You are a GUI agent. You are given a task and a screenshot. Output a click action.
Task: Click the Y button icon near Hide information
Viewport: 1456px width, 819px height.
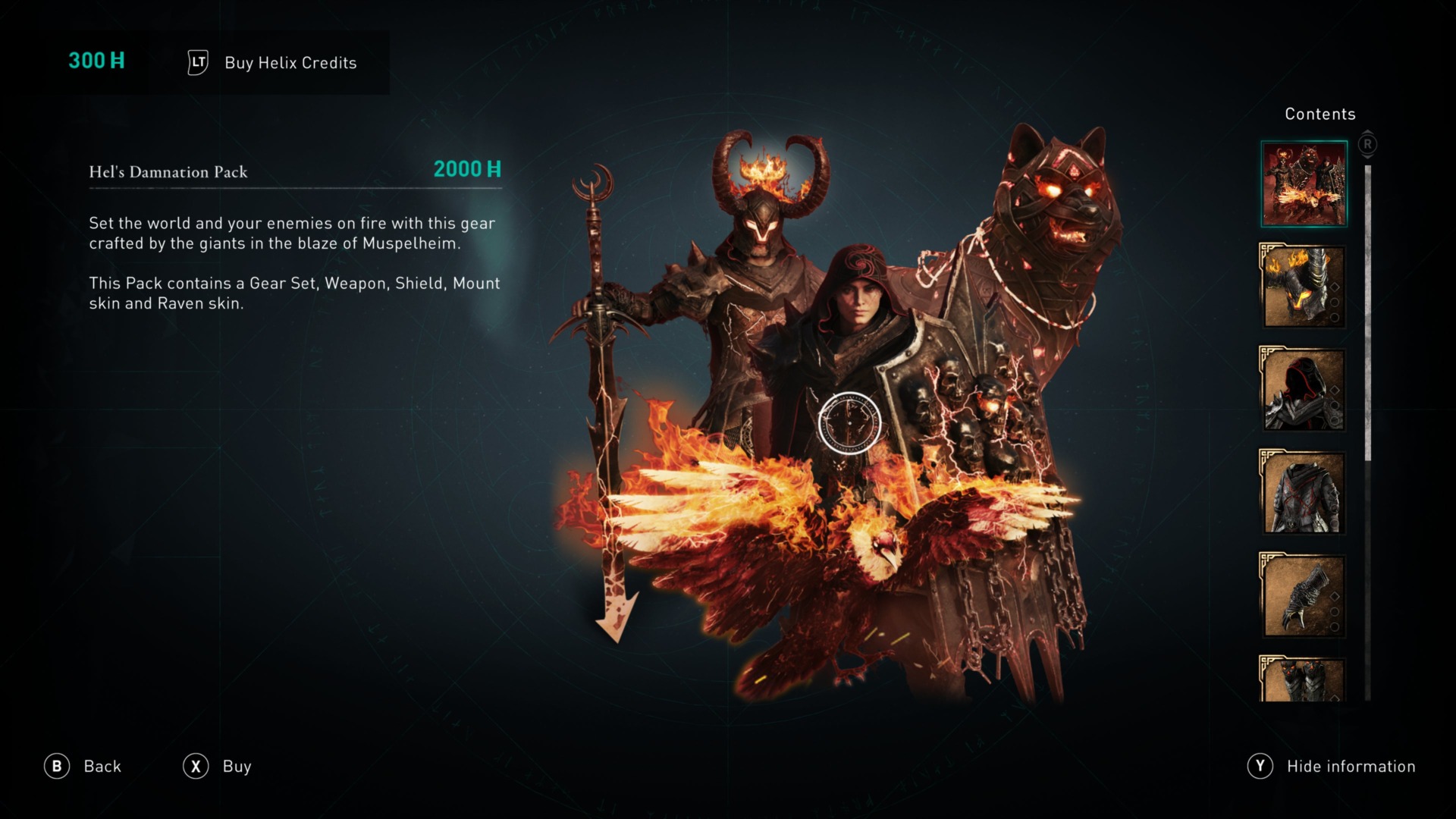pyautogui.click(x=1260, y=767)
